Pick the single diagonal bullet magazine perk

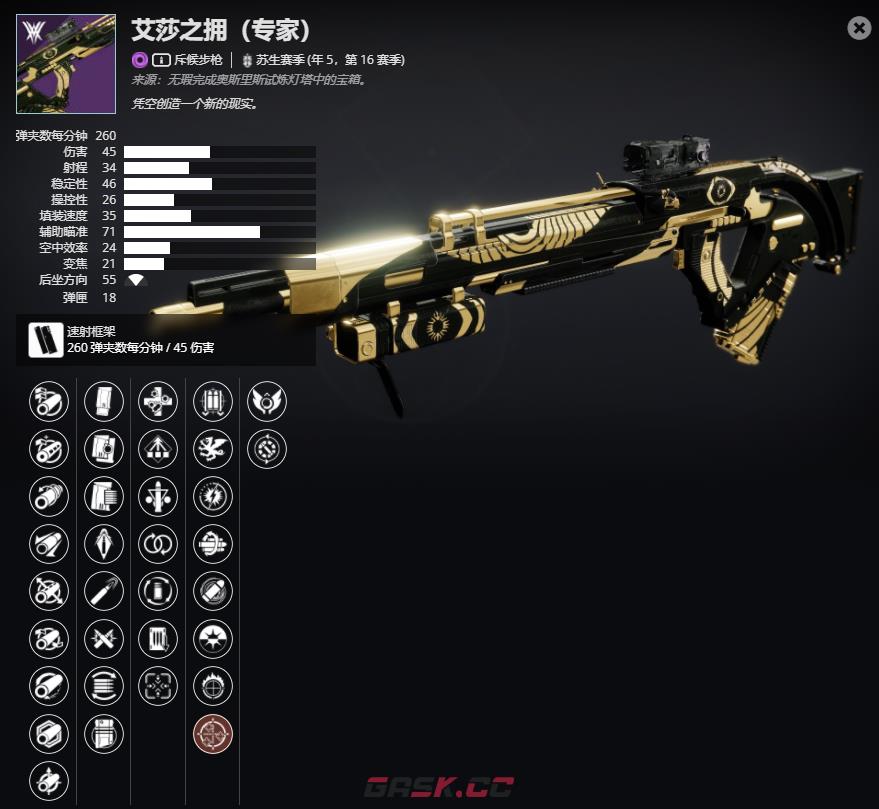pyautogui.click(x=104, y=591)
